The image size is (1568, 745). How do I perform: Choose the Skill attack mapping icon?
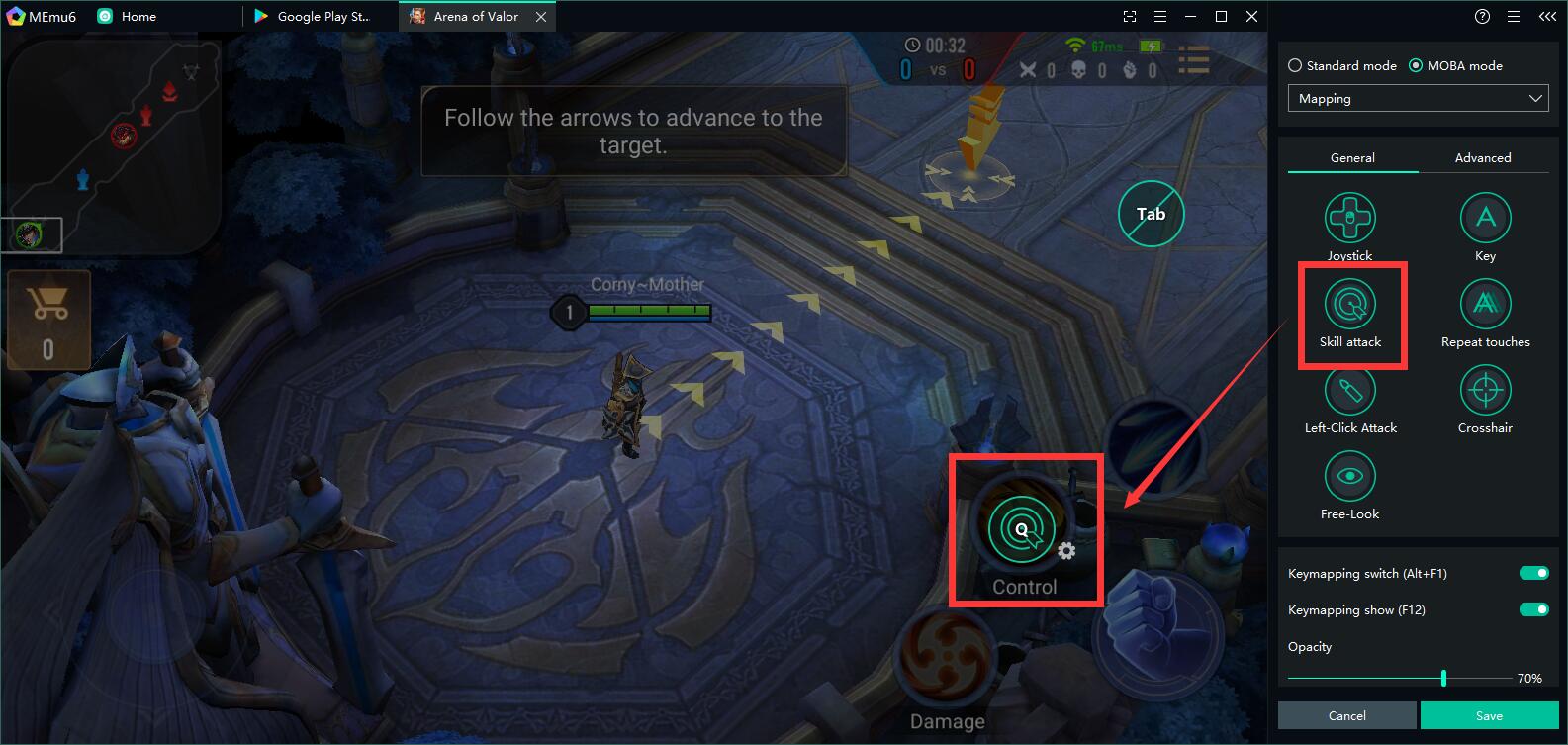tap(1349, 305)
